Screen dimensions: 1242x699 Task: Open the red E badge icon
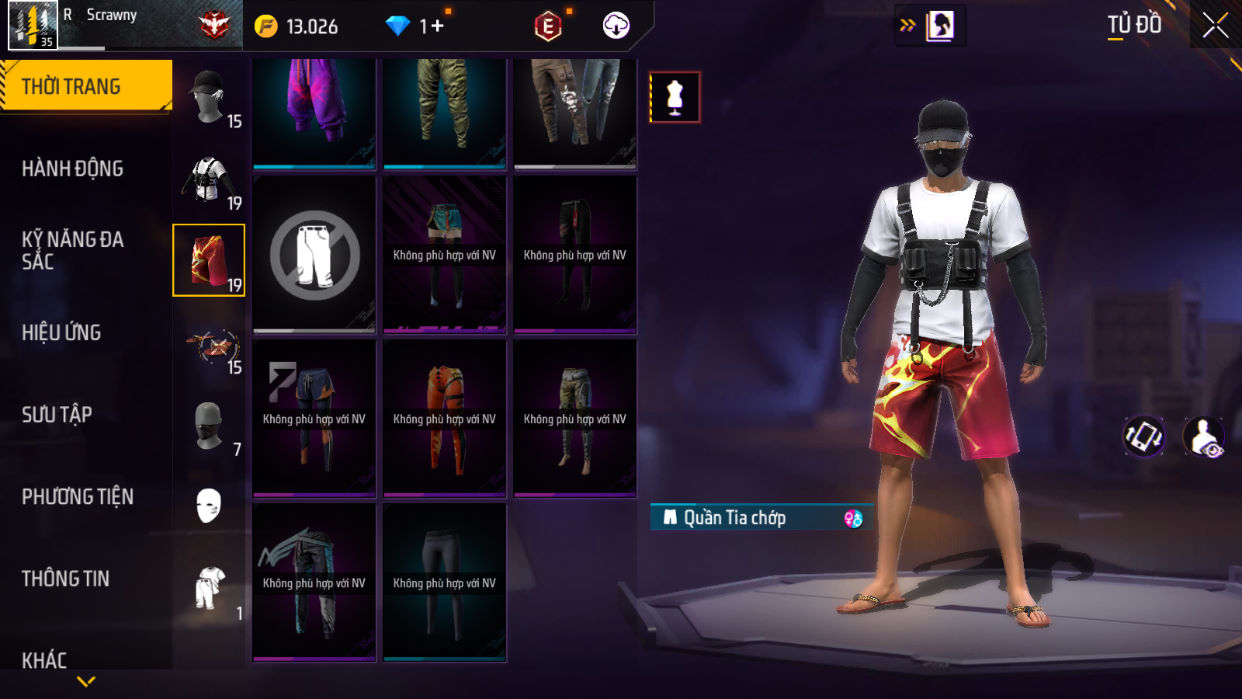(x=548, y=27)
